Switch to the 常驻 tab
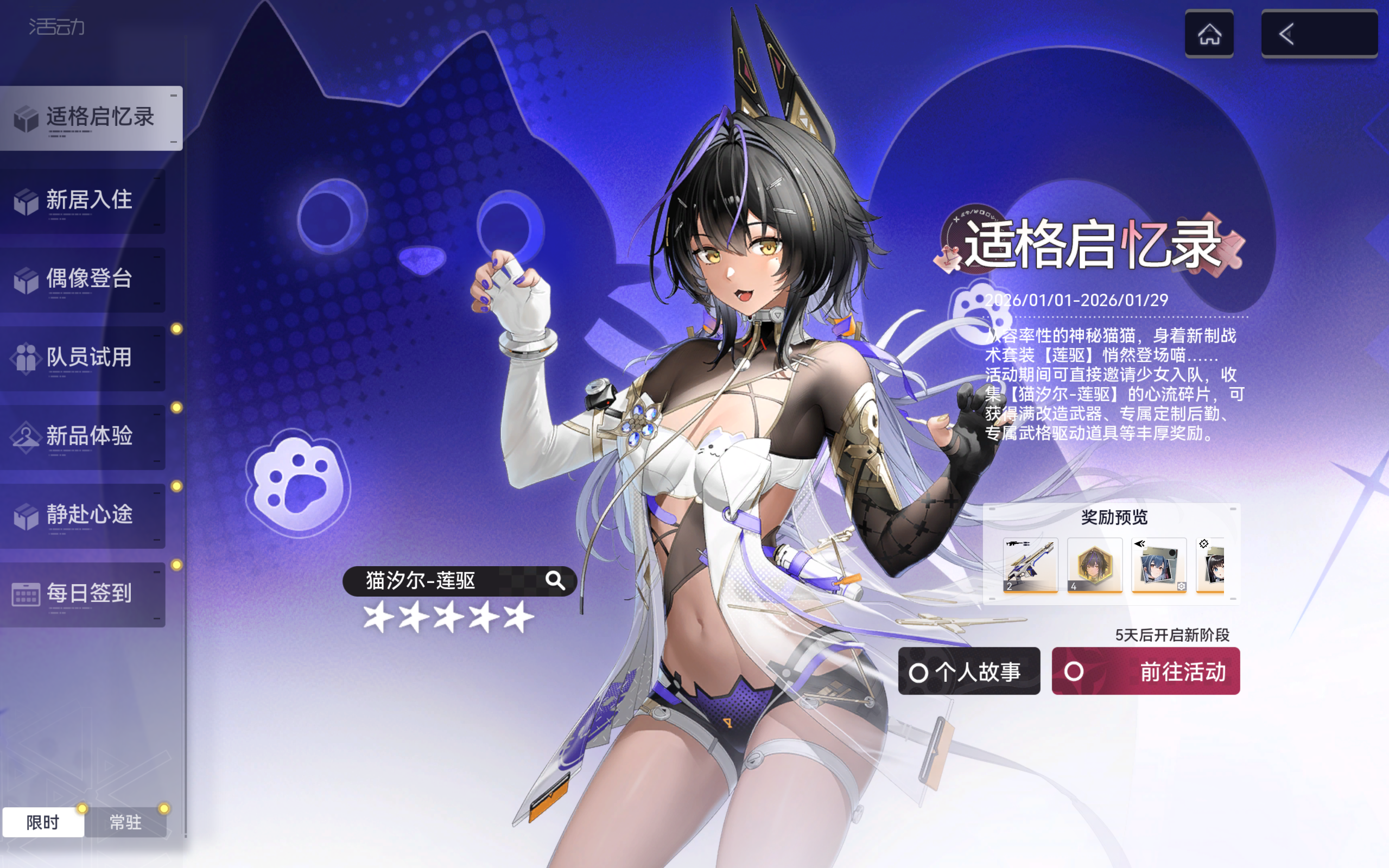Image resolution: width=1389 pixels, height=868 pixels. [x=125, y=822]
